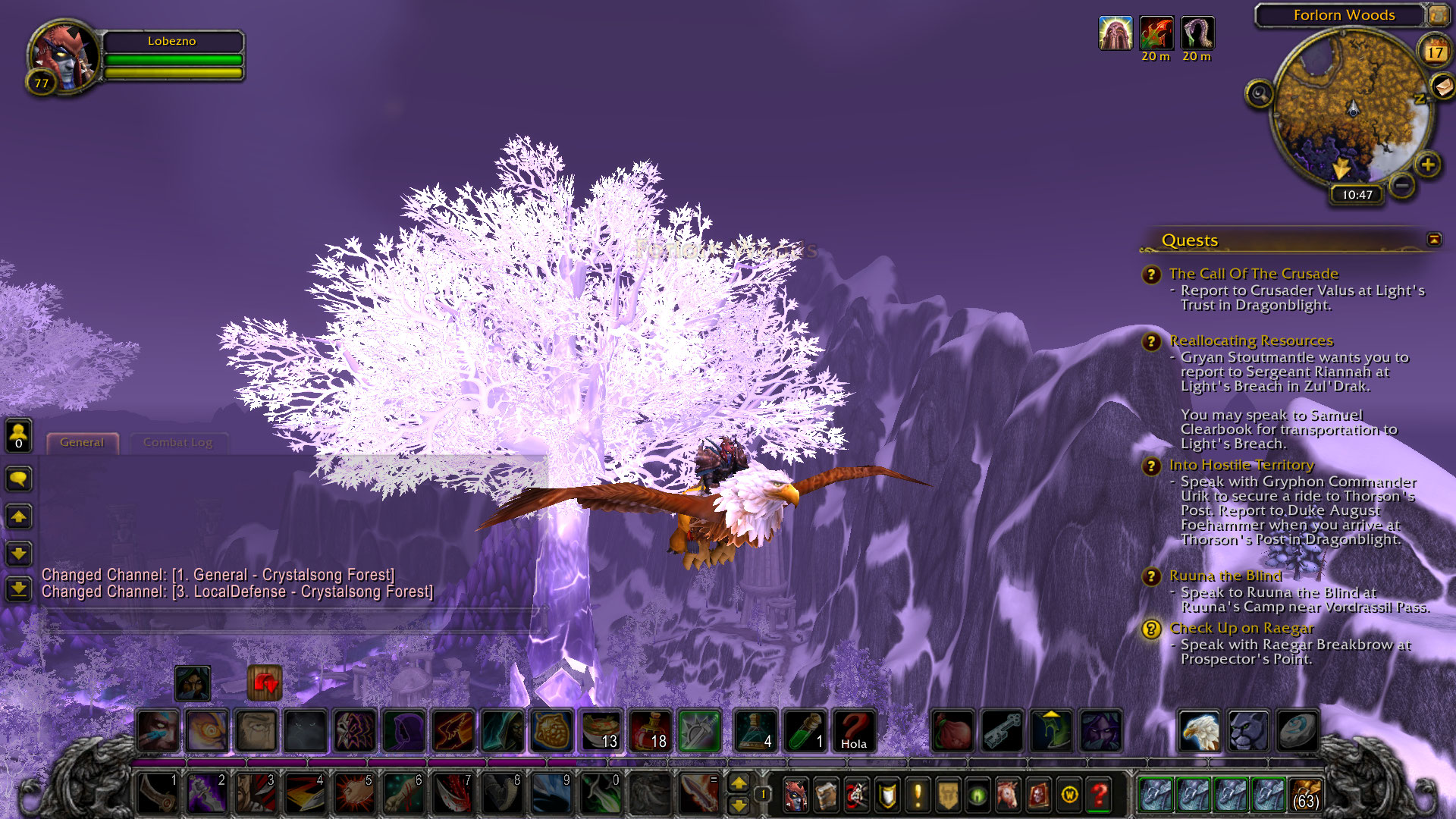Open the minimap tracking magnifier button
Viewport: 1456px width, 819px height.
[1260, 94]
